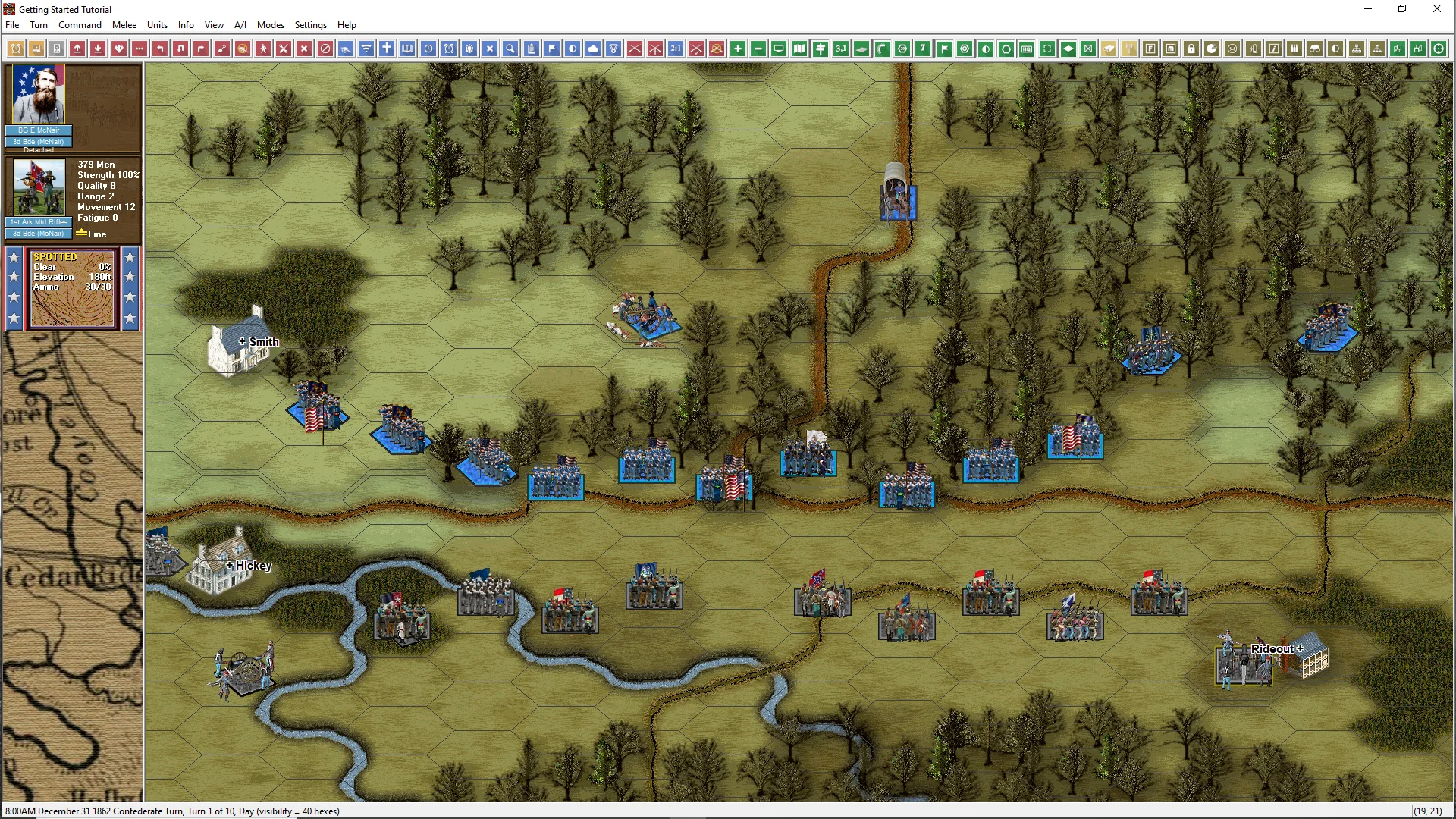1456x819 pixels.
Task: Open the Help menu
Action: tap(347, 25)
